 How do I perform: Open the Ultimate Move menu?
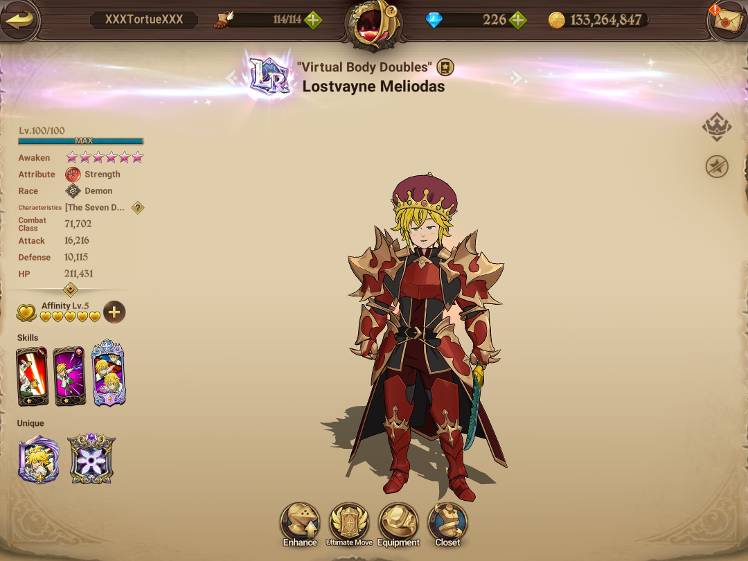tap(349, 522)
